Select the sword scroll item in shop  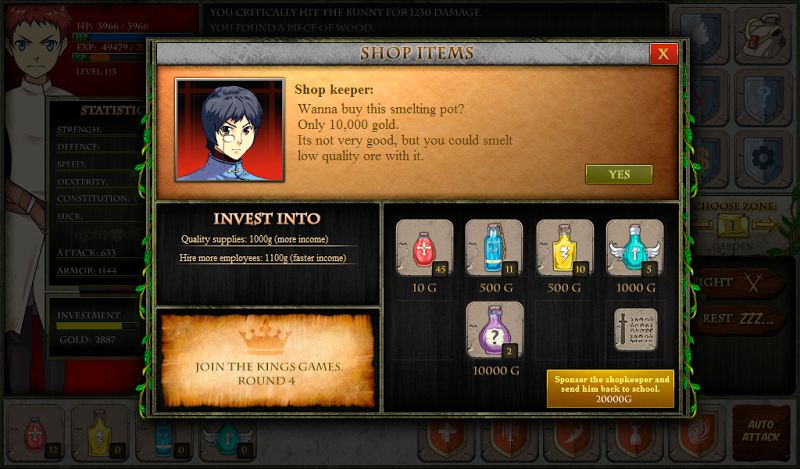635,329
